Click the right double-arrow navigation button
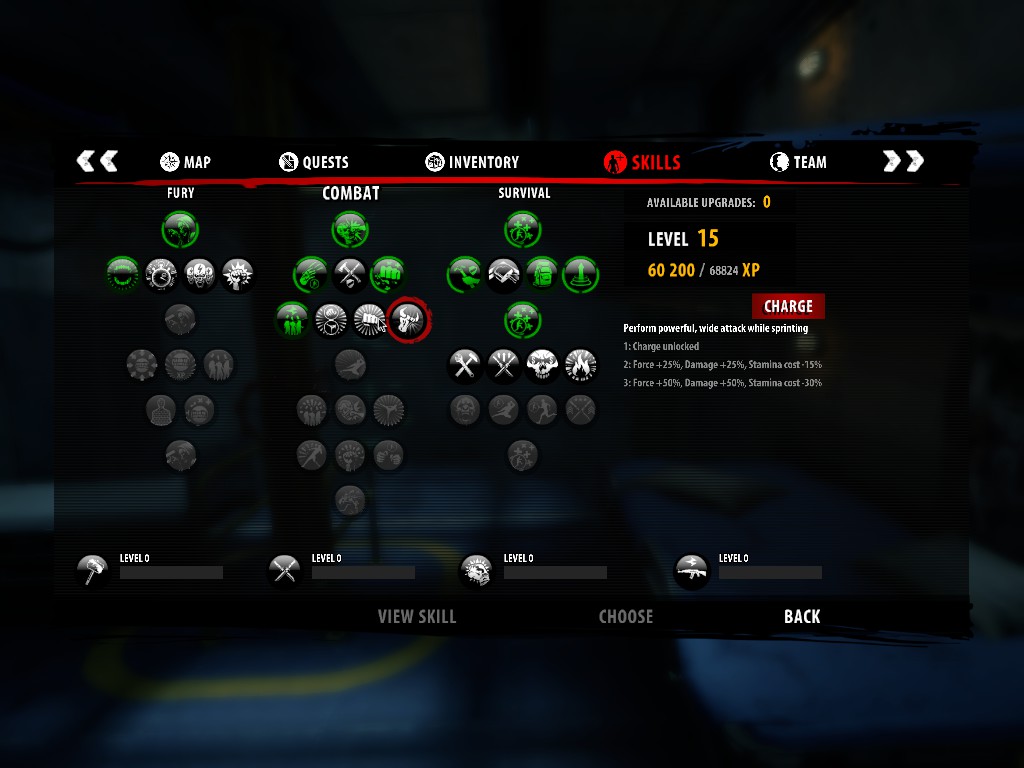This screenshot has width=1024, height=768. pos(903,161)
